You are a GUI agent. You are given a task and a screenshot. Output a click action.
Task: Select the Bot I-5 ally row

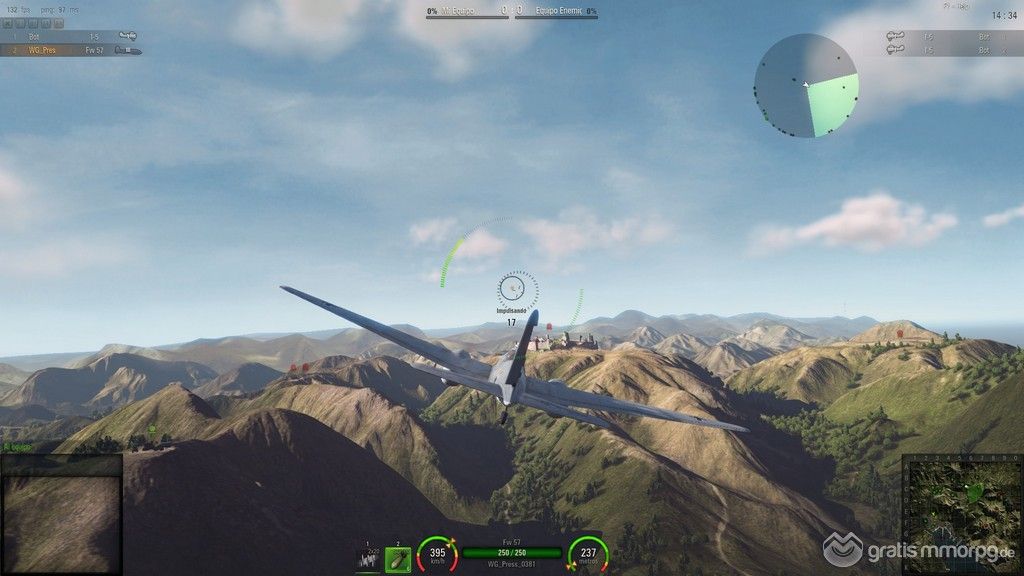tap(70, 36)
